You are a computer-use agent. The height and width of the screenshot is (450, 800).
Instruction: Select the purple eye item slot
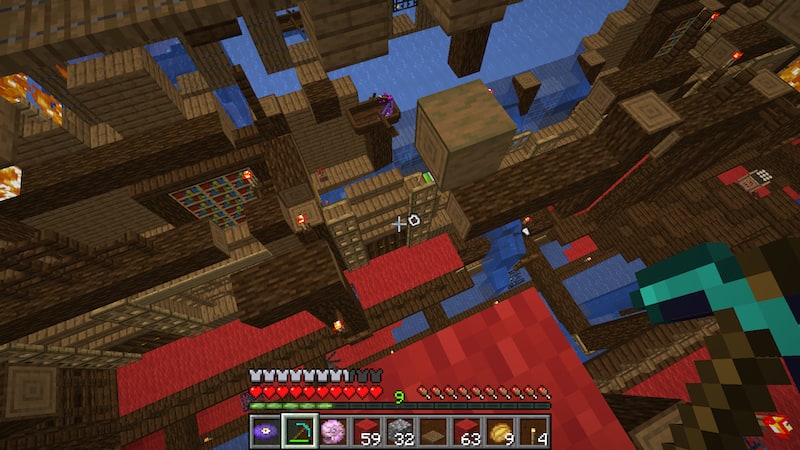pyautogui.click(x=265, y=431)
